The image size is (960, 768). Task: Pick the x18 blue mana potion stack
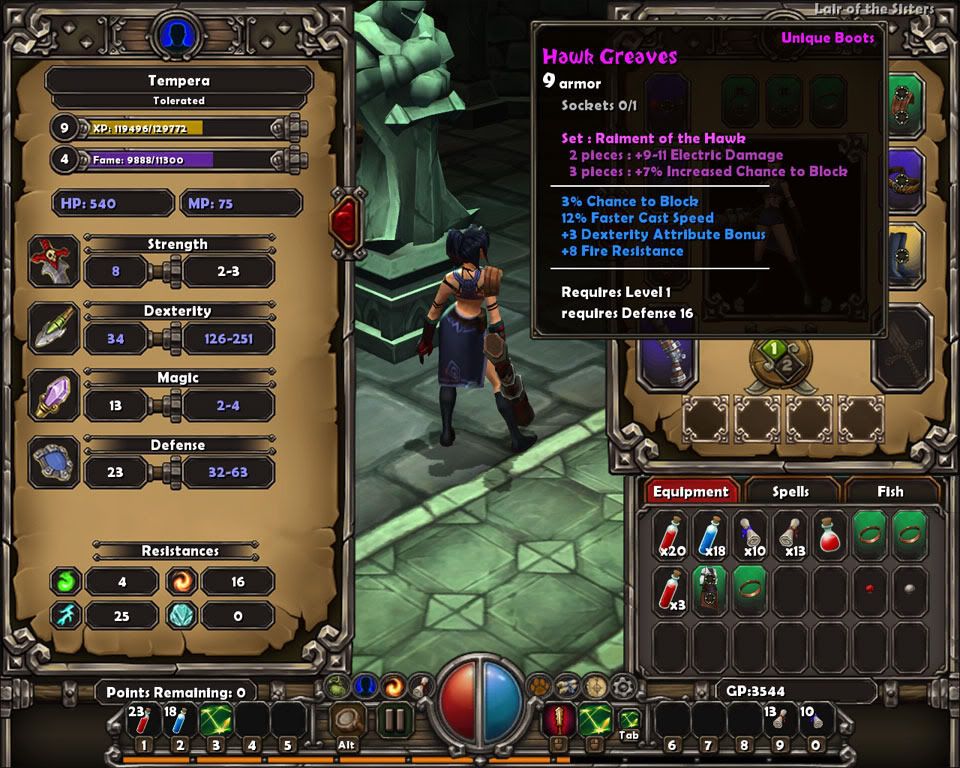click(712, 533)
